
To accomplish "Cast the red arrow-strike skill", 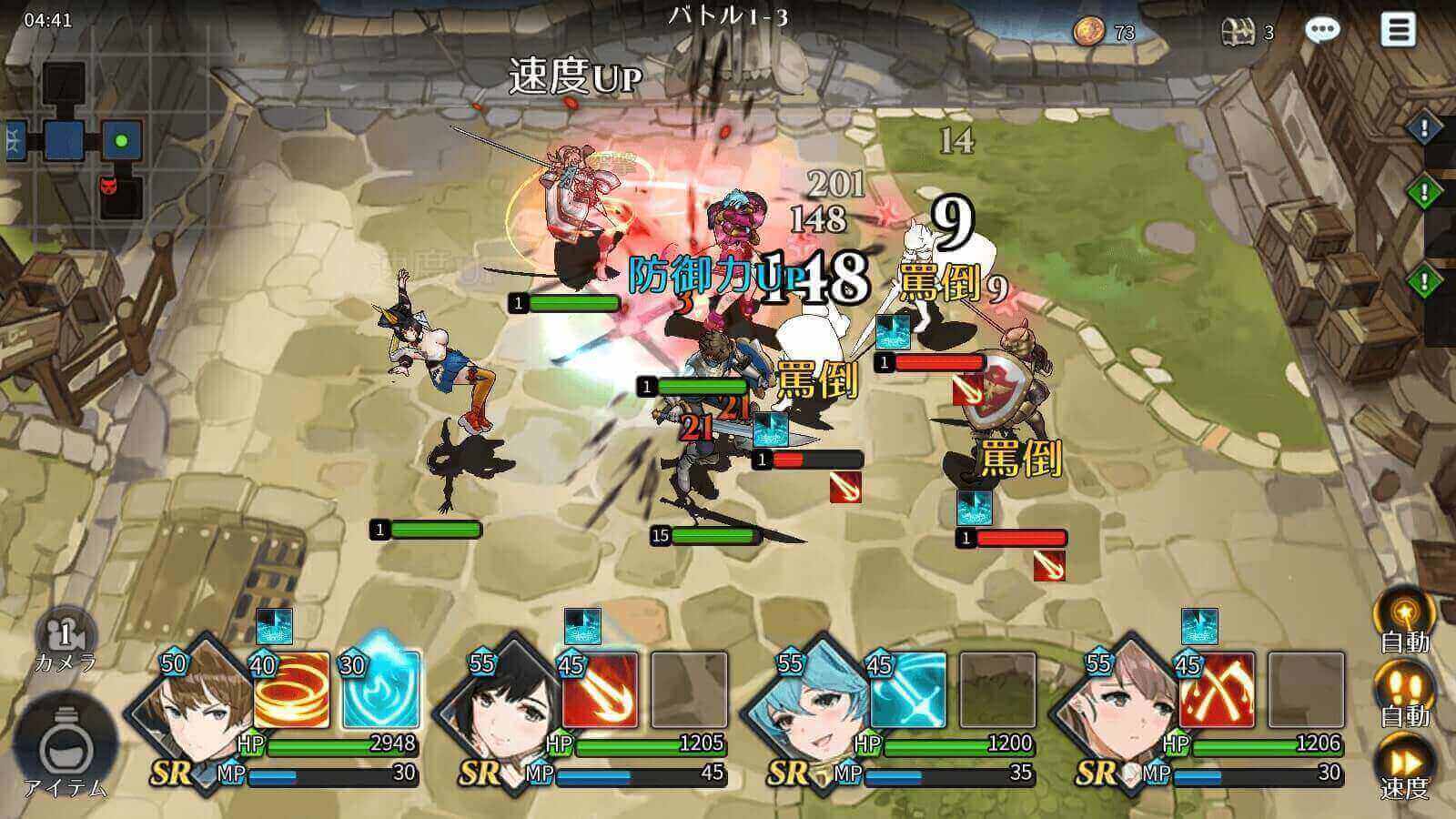I will tap(600, 689).
